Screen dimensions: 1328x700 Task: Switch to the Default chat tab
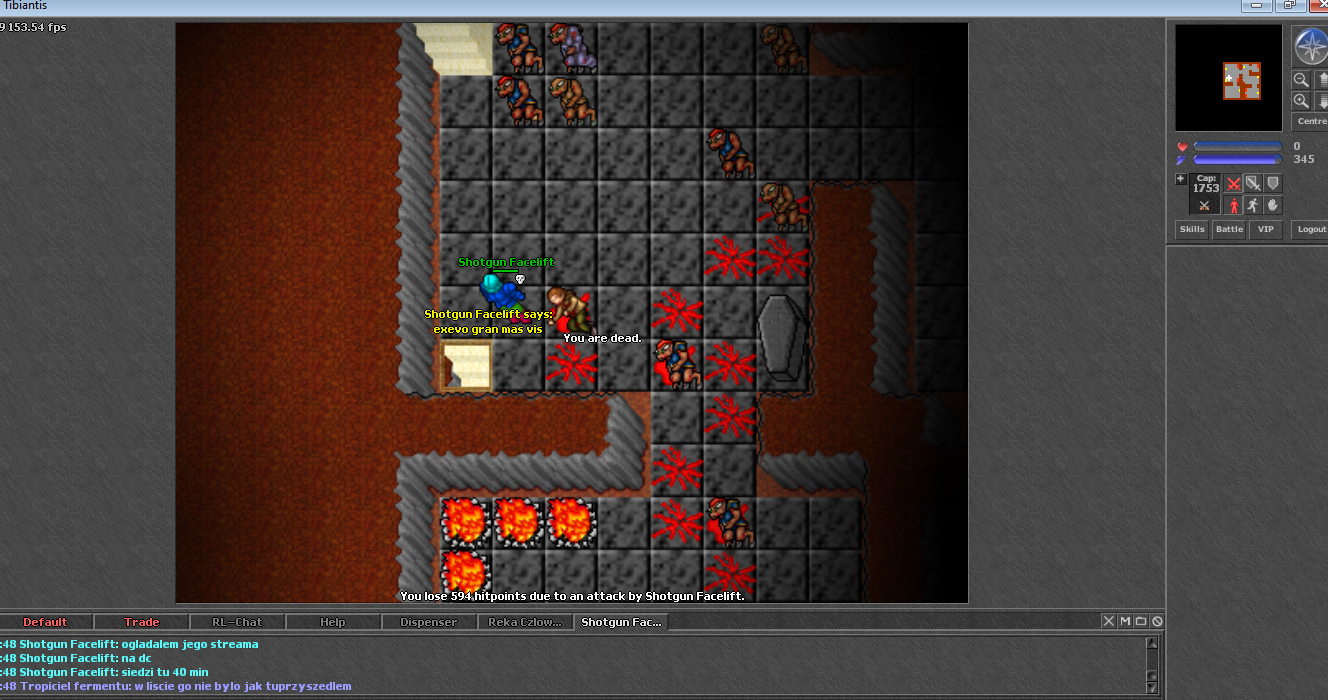pyautogui.click(x=45, y=622)
